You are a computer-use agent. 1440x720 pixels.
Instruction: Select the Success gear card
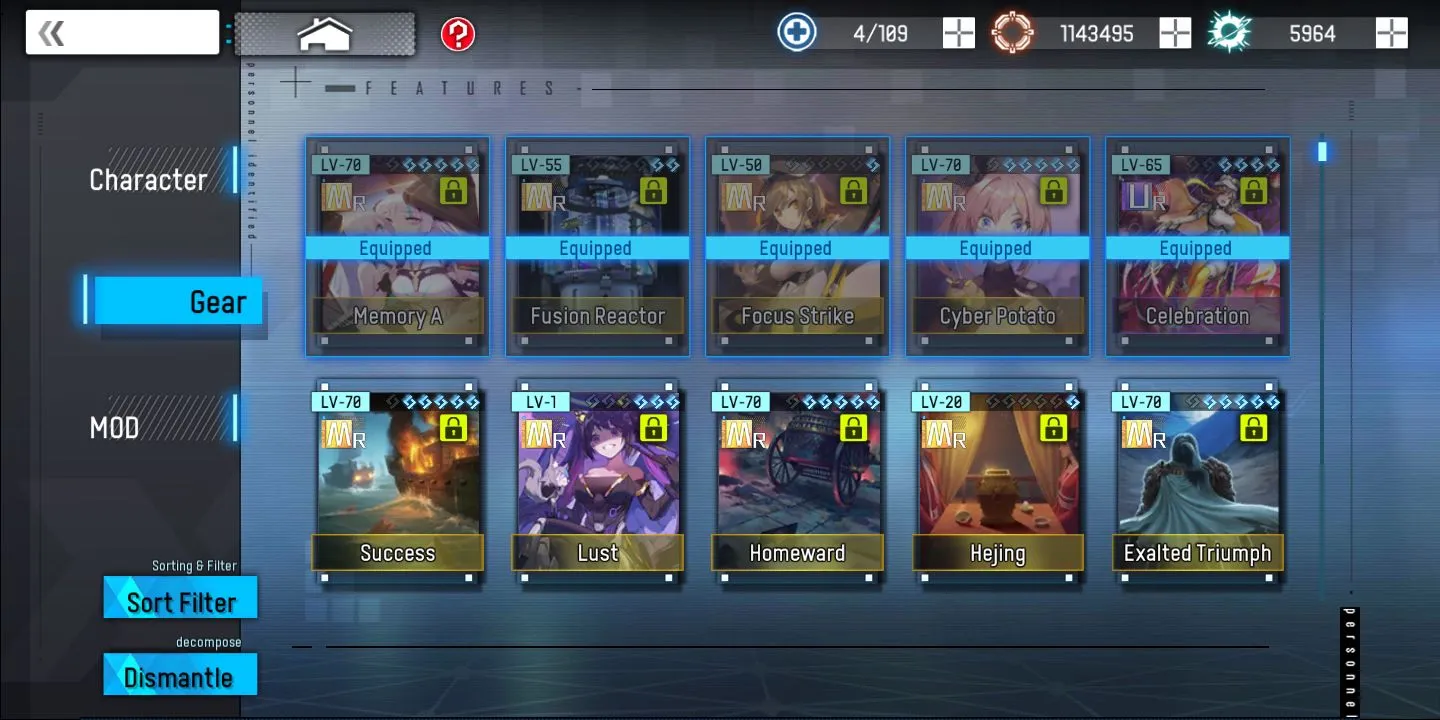[397, 478]
